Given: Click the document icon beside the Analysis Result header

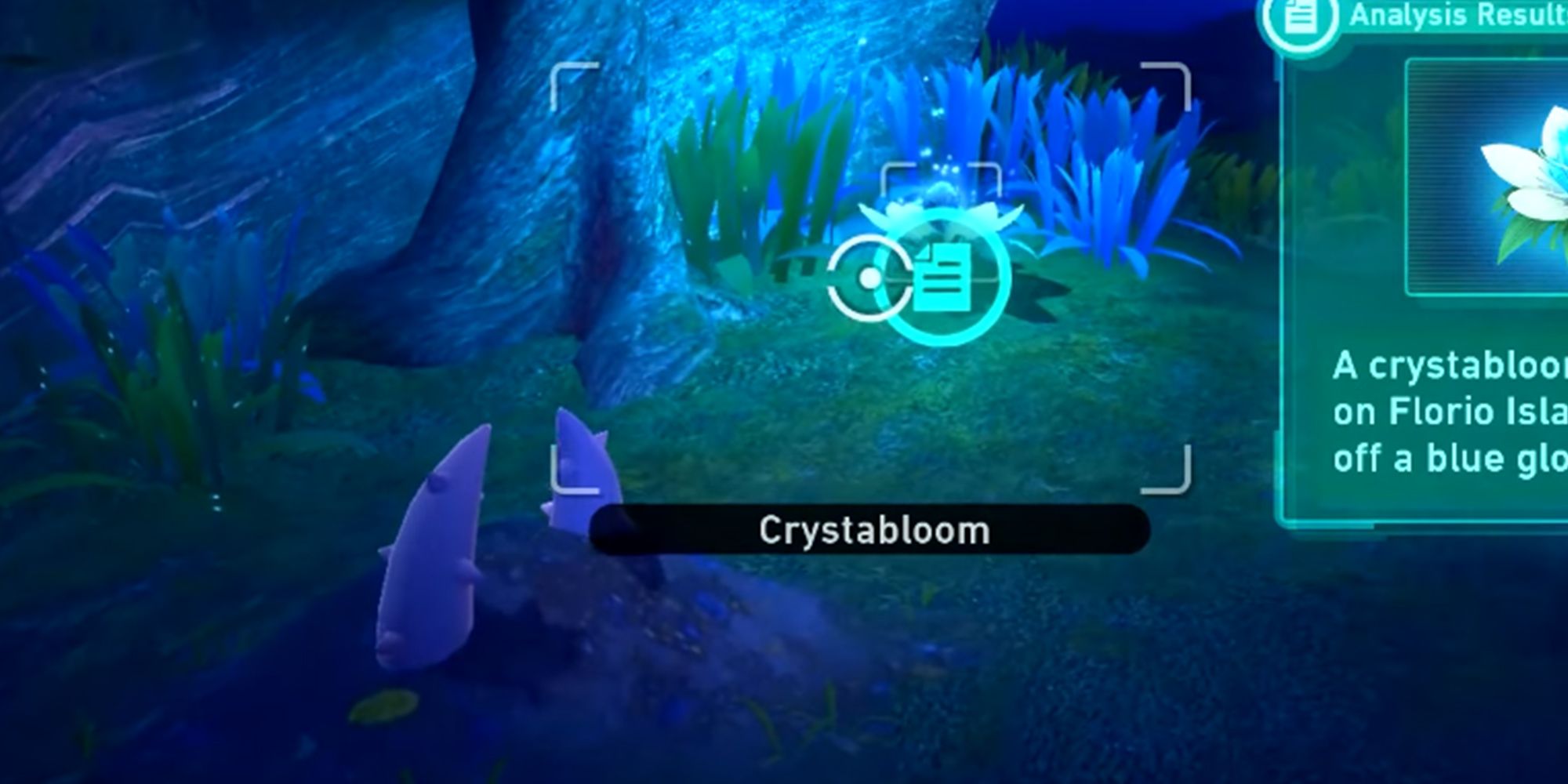Looking at the screenshot, I should (1300, 16).
